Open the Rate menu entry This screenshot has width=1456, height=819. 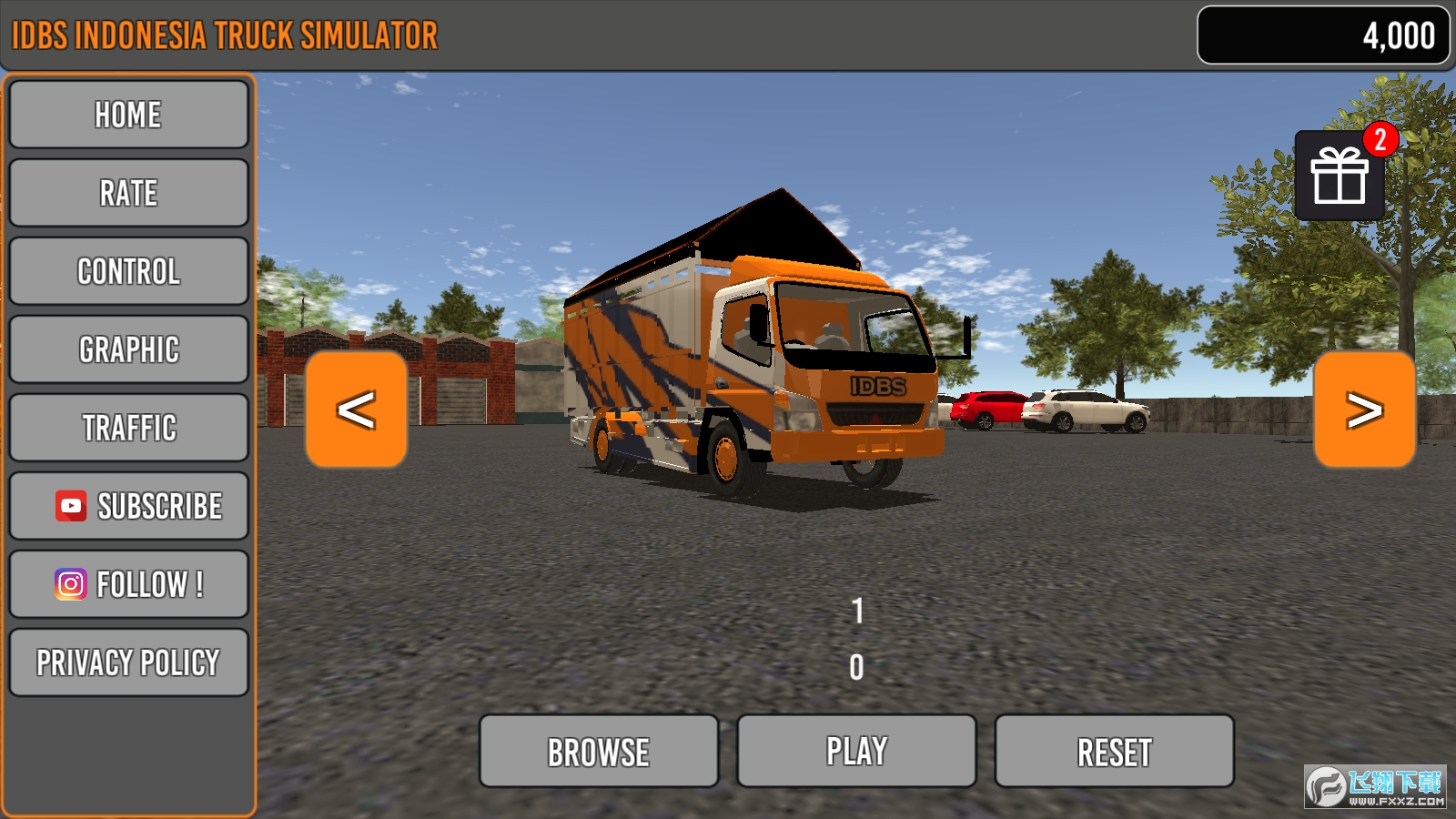coord(128,192)
